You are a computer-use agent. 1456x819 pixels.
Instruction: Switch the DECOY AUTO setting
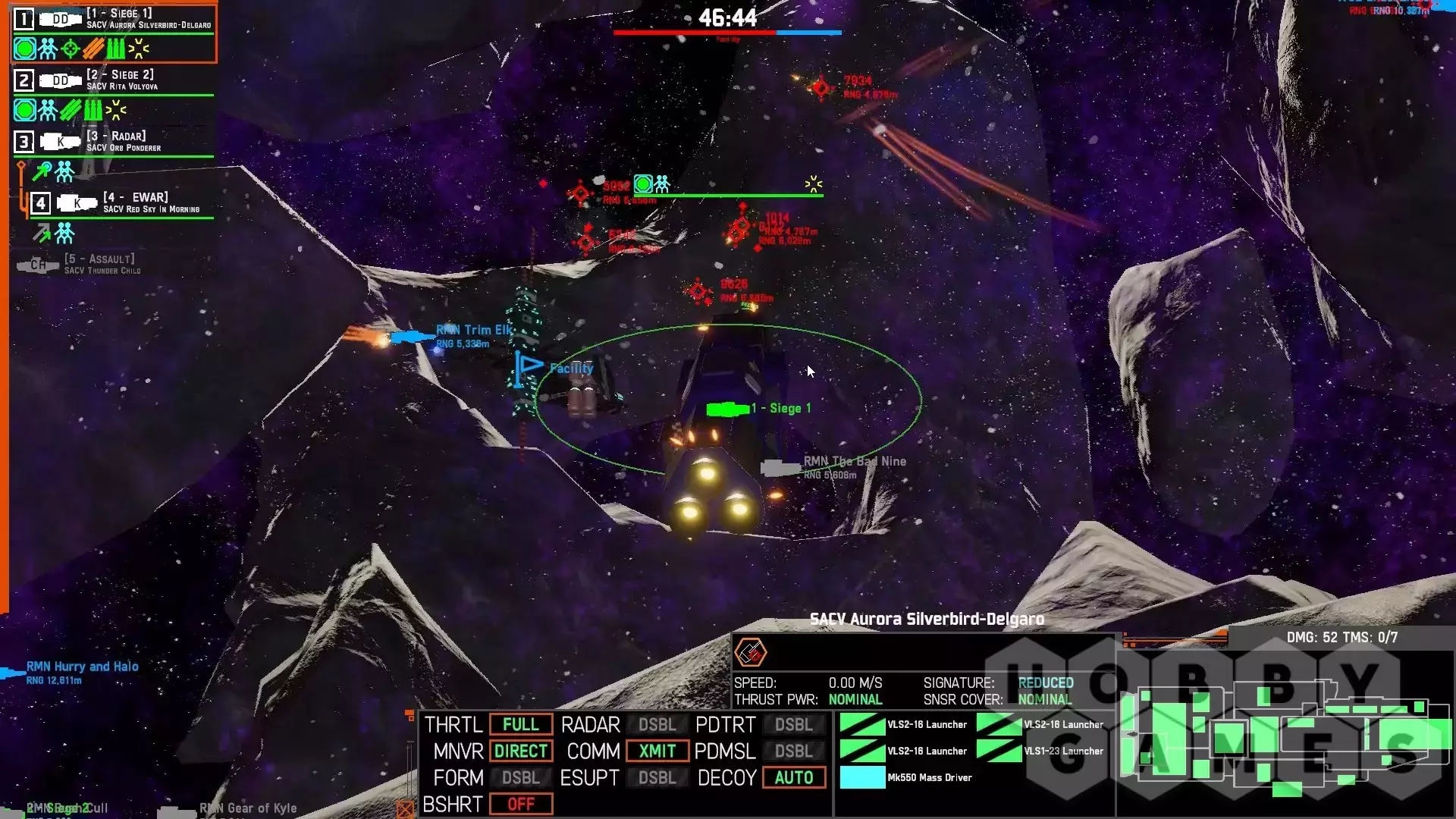pyautogui.click(x=793, y=778)
